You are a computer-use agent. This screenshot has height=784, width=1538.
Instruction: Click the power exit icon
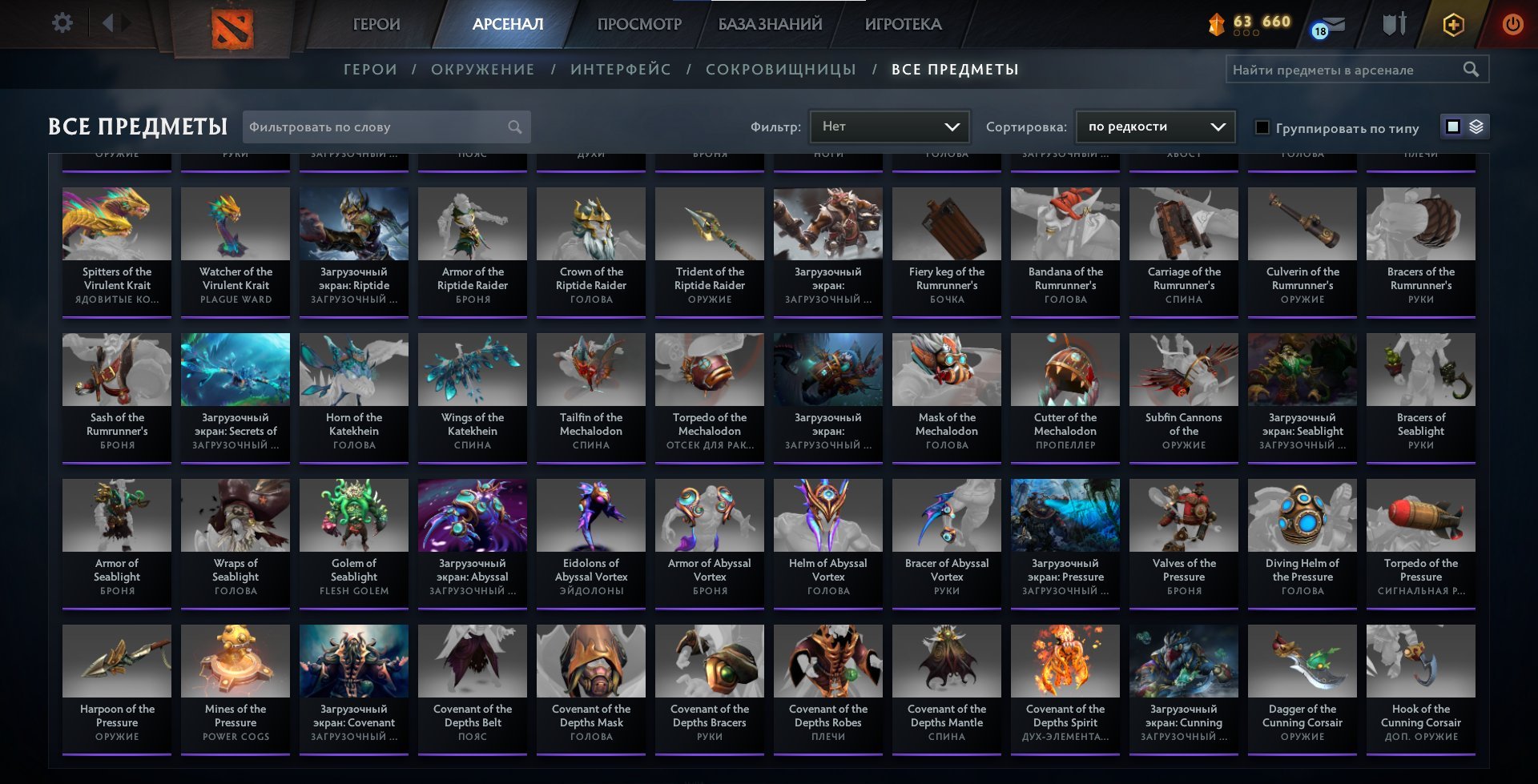1512,24
